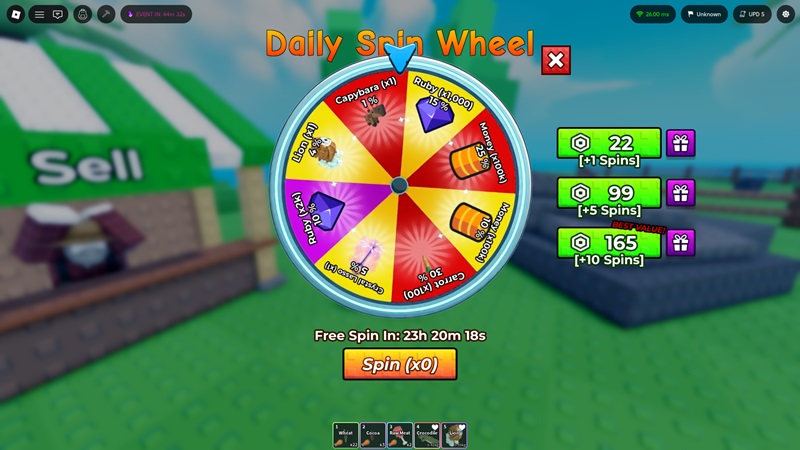
Task: Gift the 165 Robux spin pack
Action: coord(681,242)
